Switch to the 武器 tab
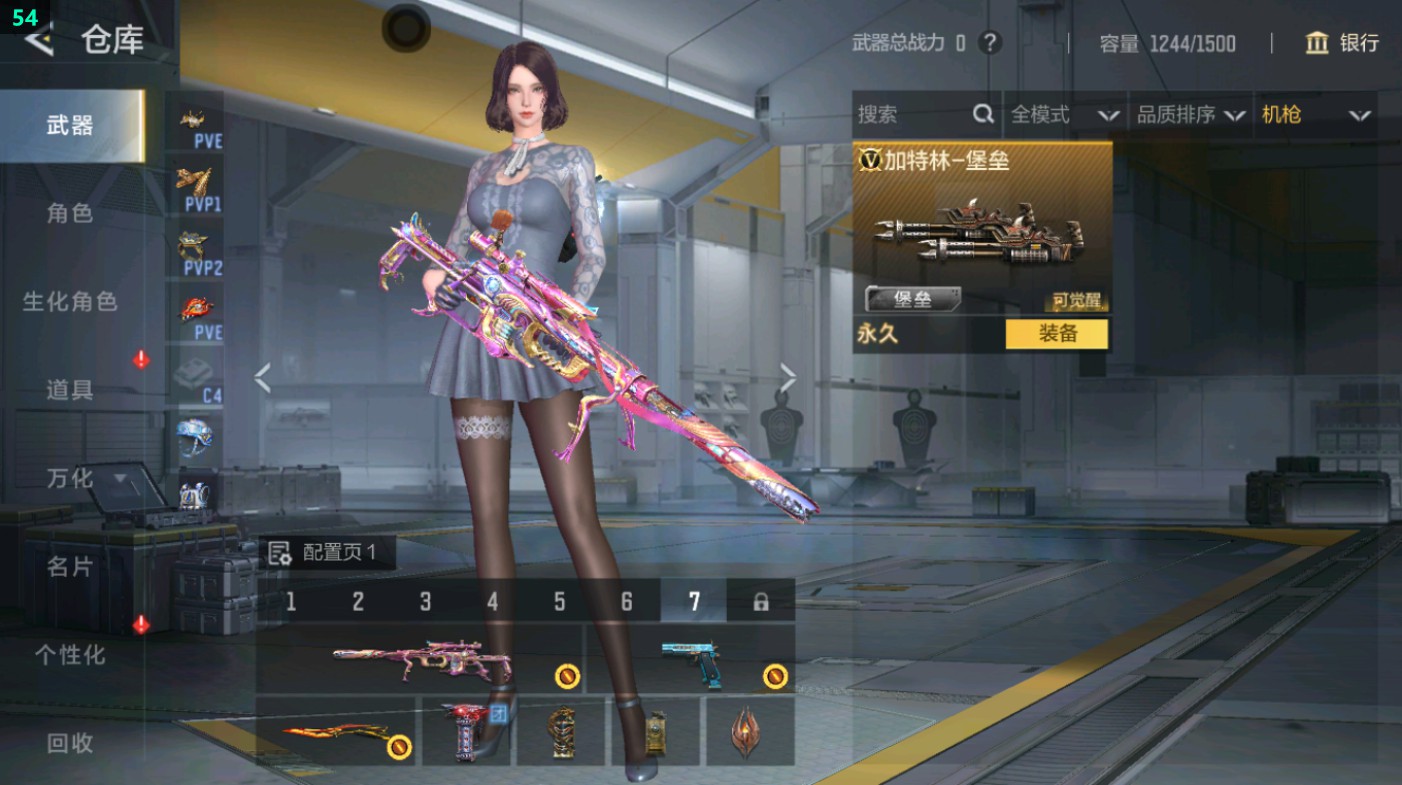Viewport: 1402px width, 785px height. tap(70, 126)
